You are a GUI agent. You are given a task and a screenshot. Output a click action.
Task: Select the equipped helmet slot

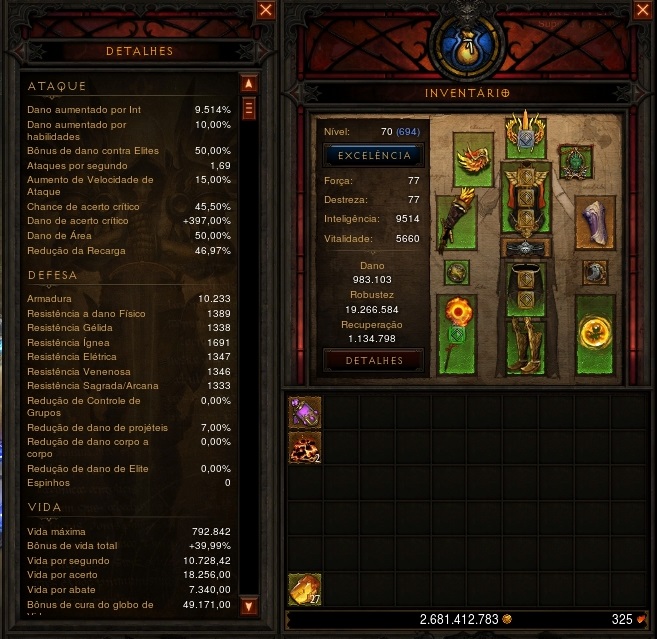coord(522,134)
